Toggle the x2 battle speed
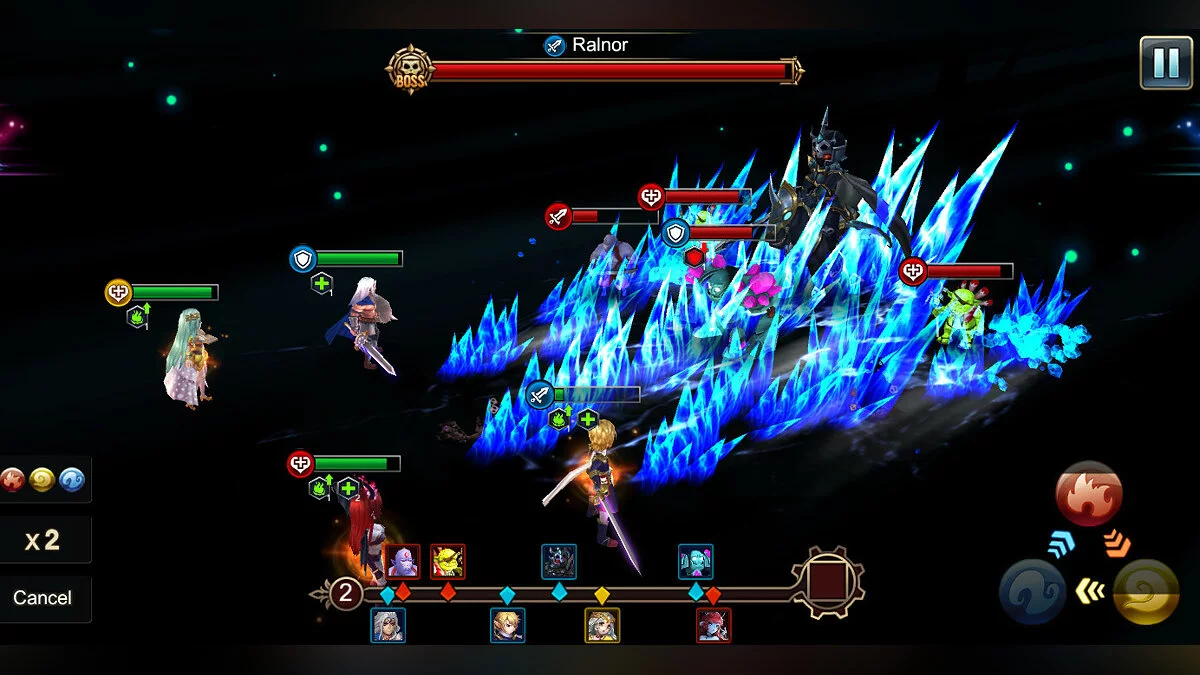The height and width of the screenshot is (675, 1200). [x=43, y=541]
